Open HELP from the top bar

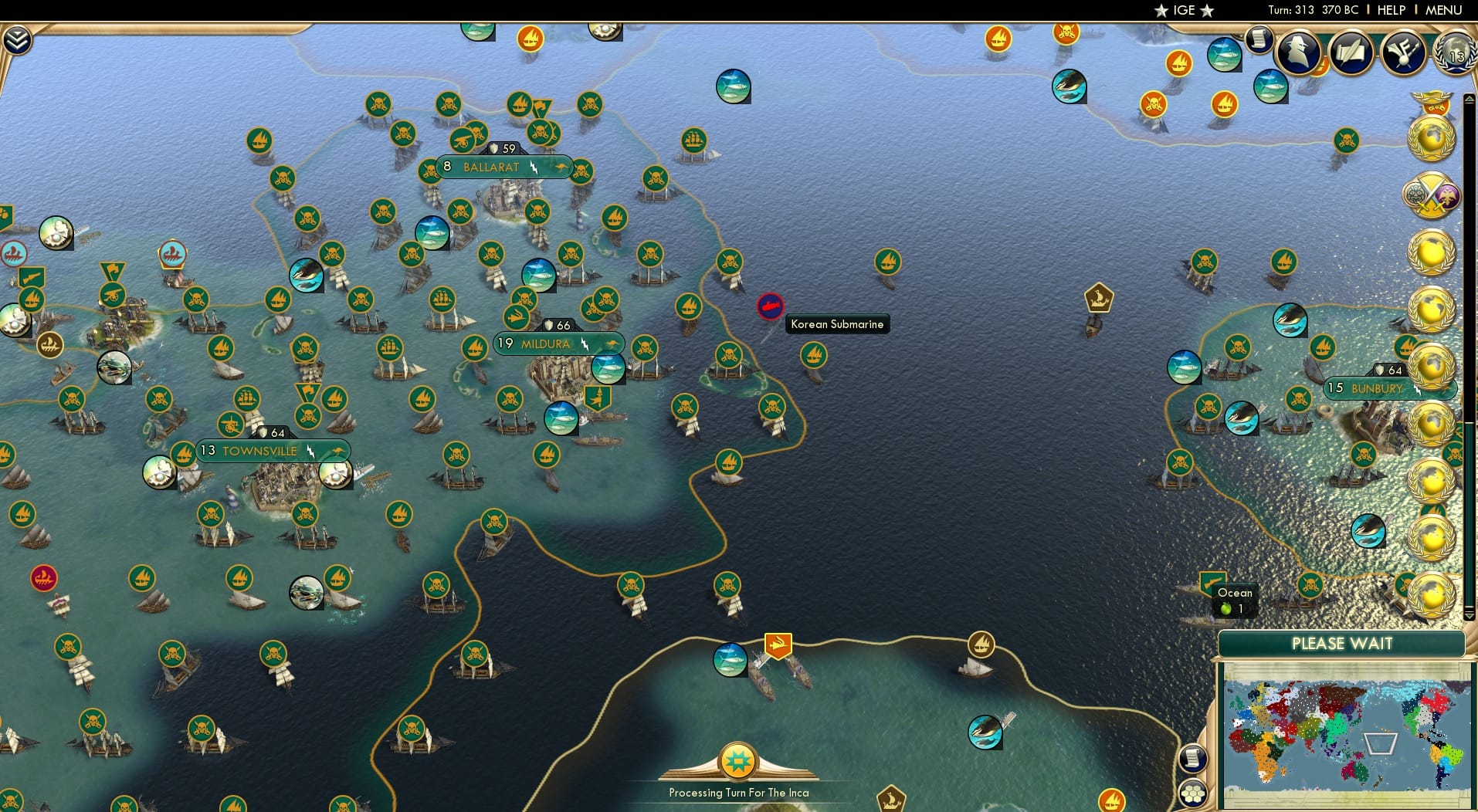1390,10
